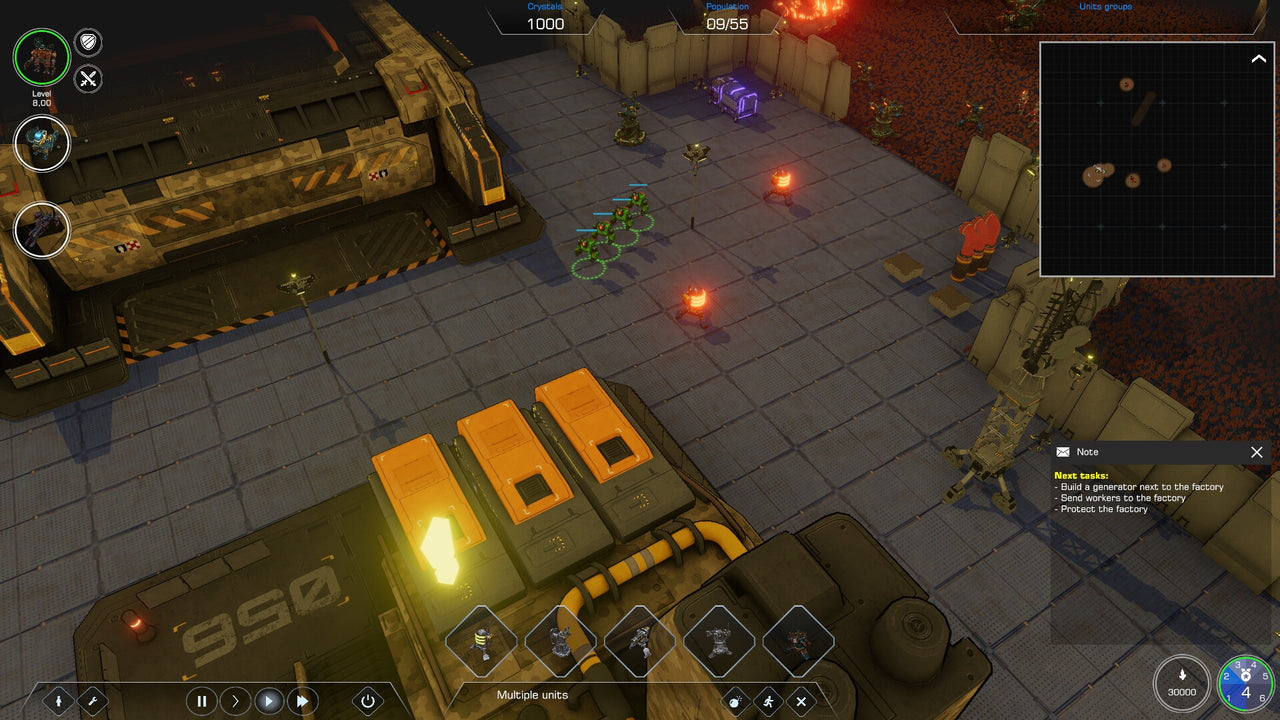
Task: Click the 30000 drop-pod icon
Action: click(x=1182, y=677)
